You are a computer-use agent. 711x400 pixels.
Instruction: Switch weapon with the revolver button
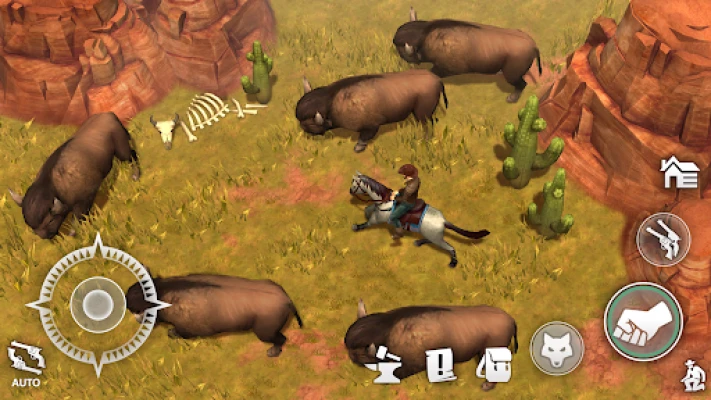663,240
